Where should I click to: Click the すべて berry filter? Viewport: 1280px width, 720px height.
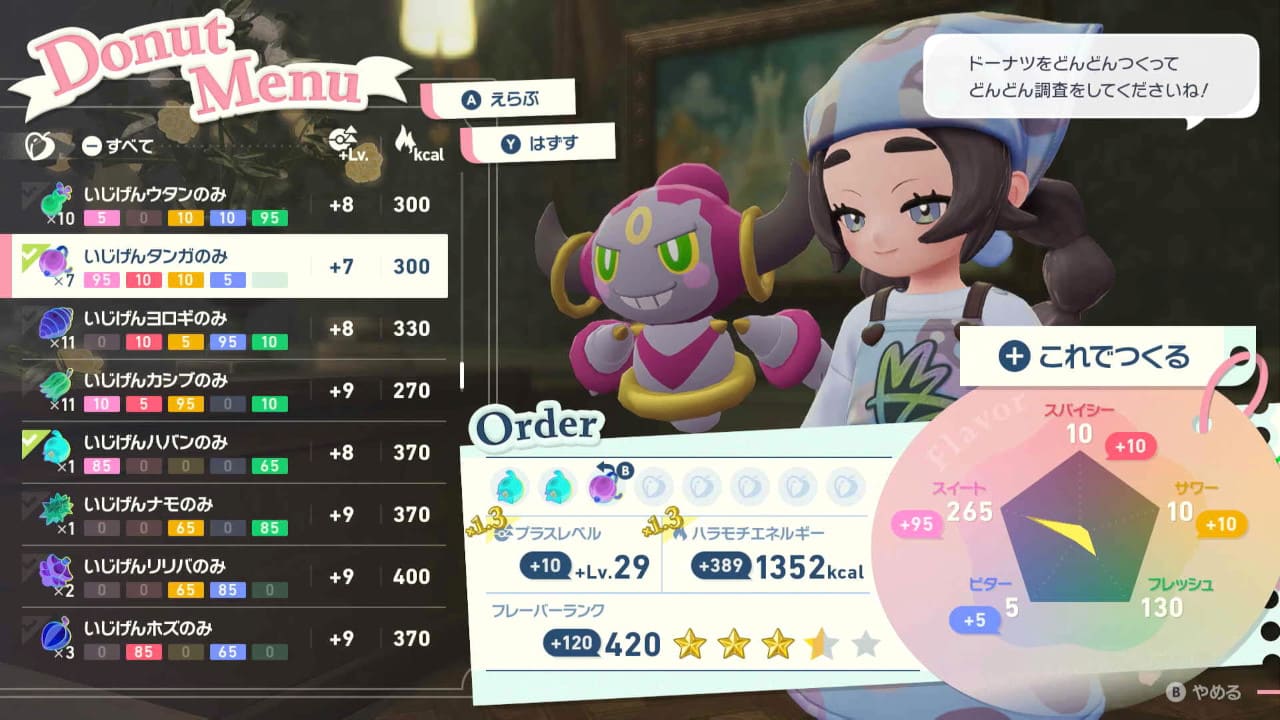[x=118, y=146]
